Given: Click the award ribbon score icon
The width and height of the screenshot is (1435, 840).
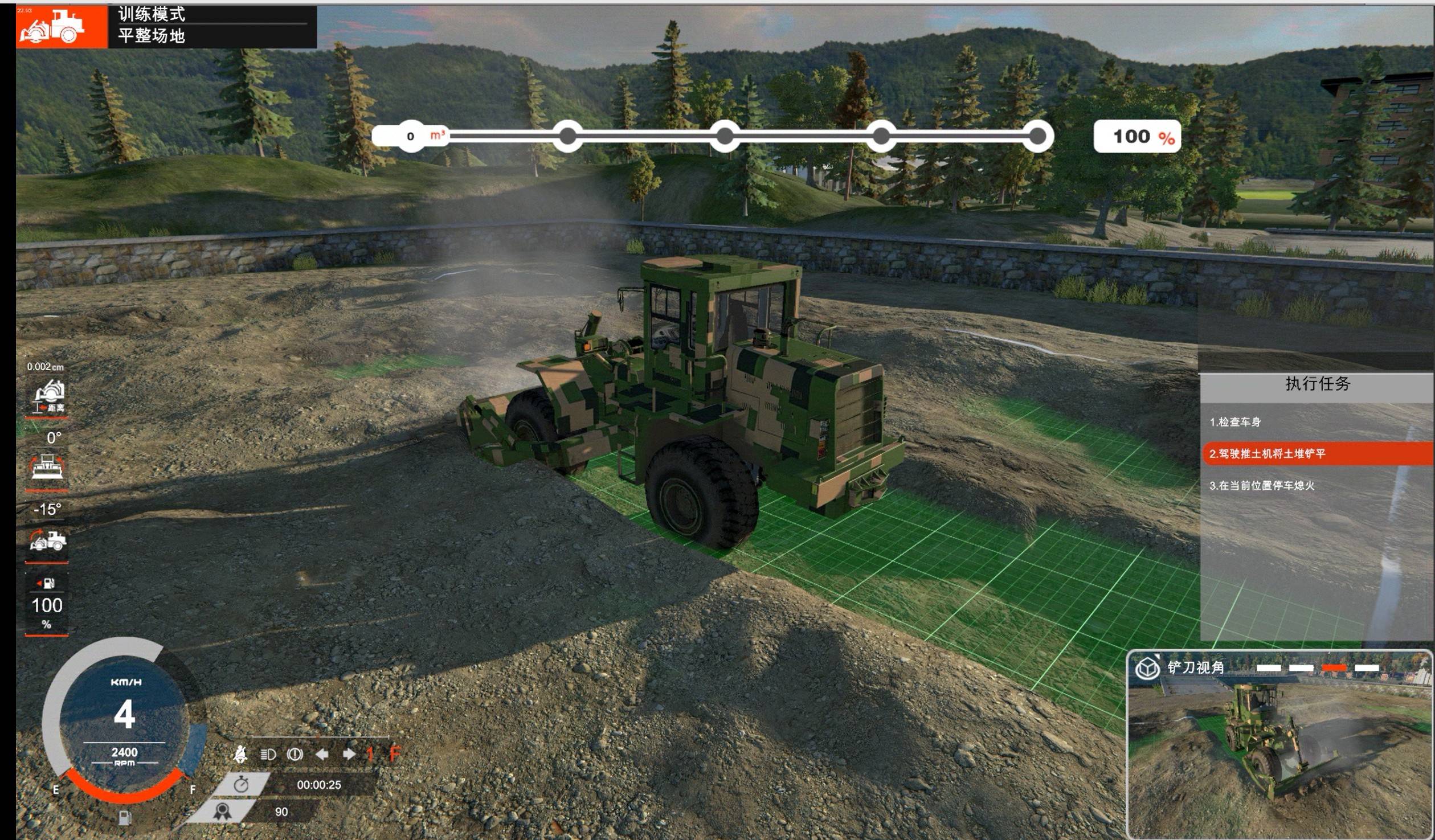Looking at the screenshot, I should coord(223,812).
